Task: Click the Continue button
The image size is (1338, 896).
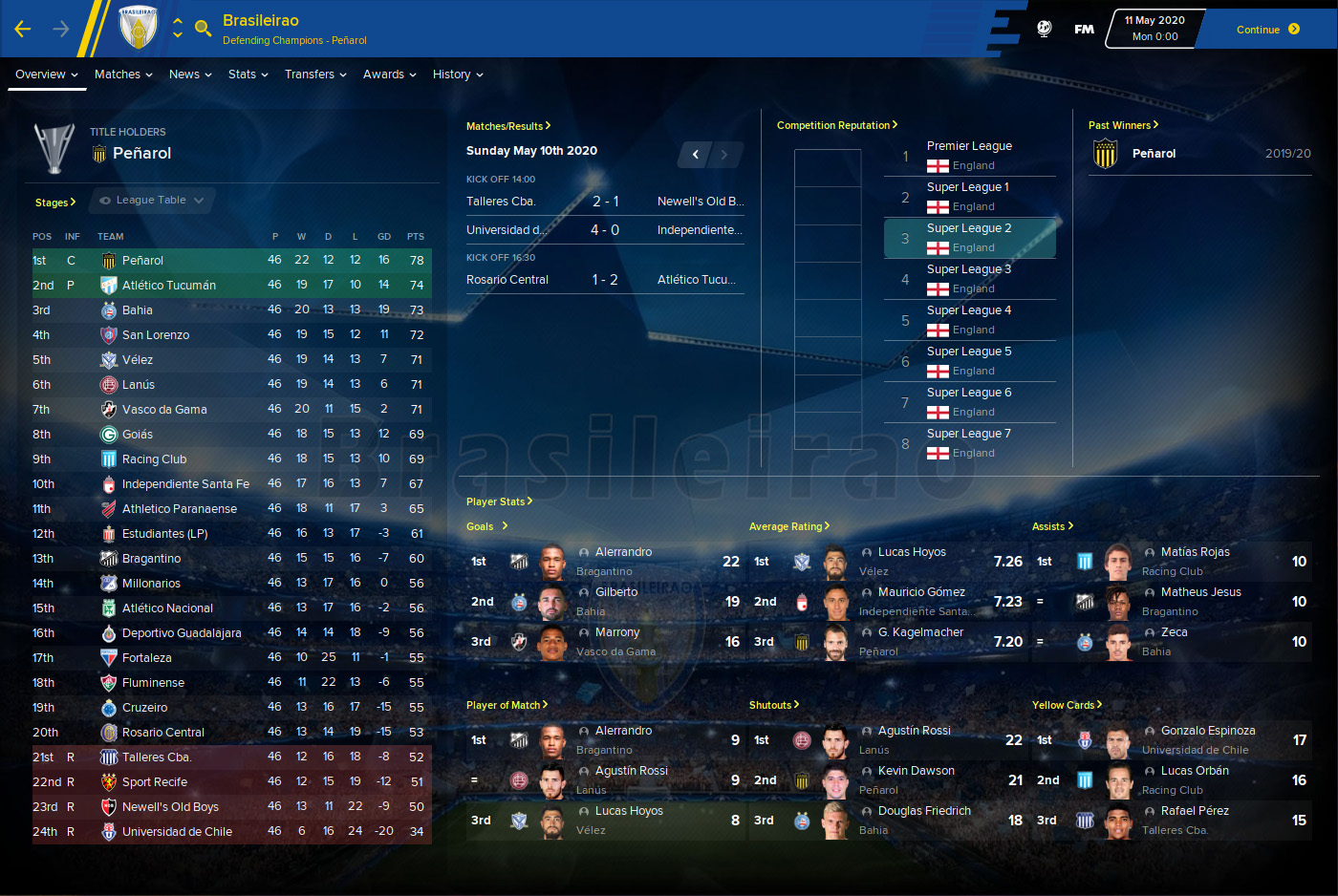Action: pos(1266,30)
